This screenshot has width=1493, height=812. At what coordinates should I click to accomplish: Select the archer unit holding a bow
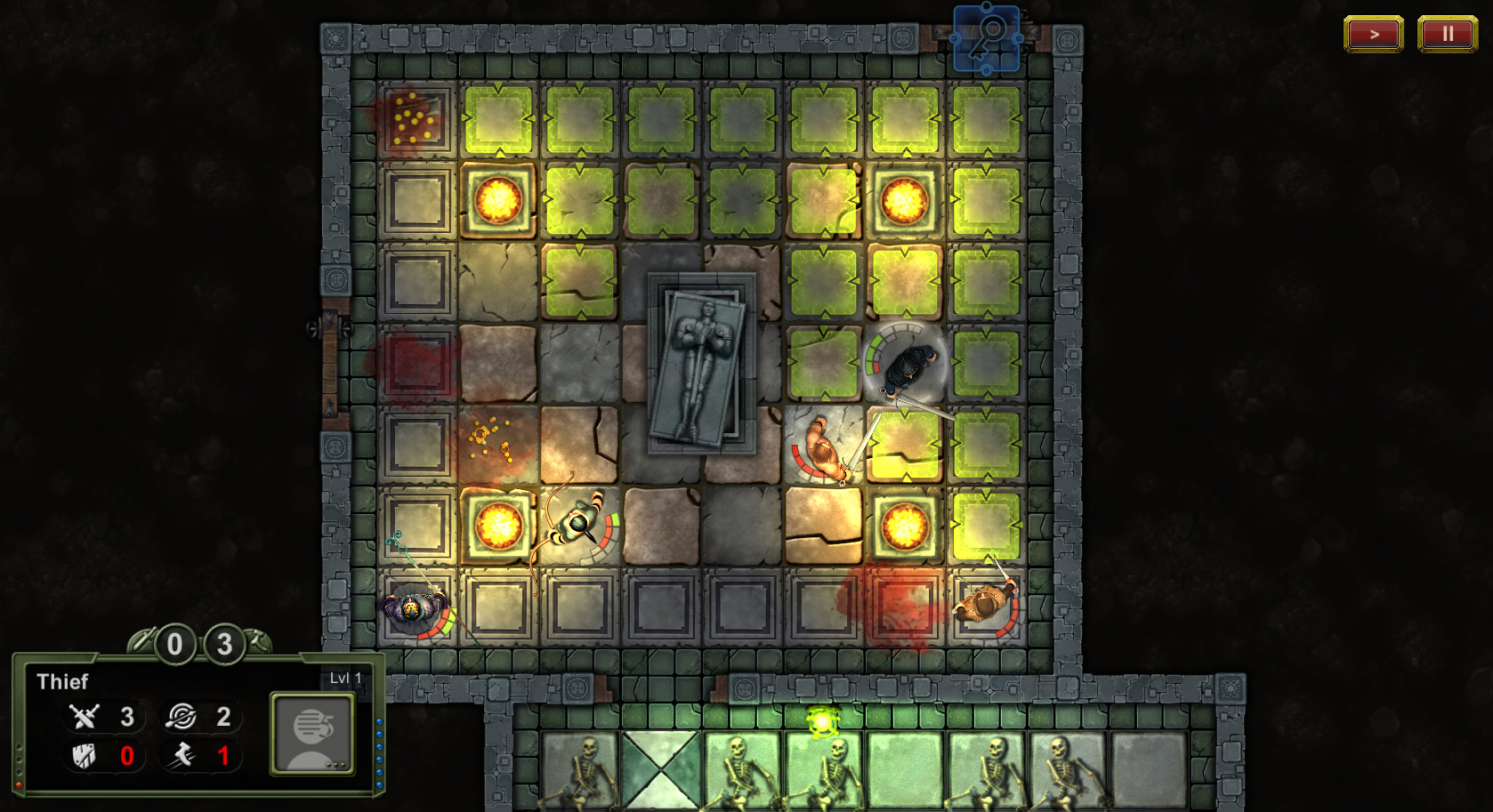pos(579,527)
